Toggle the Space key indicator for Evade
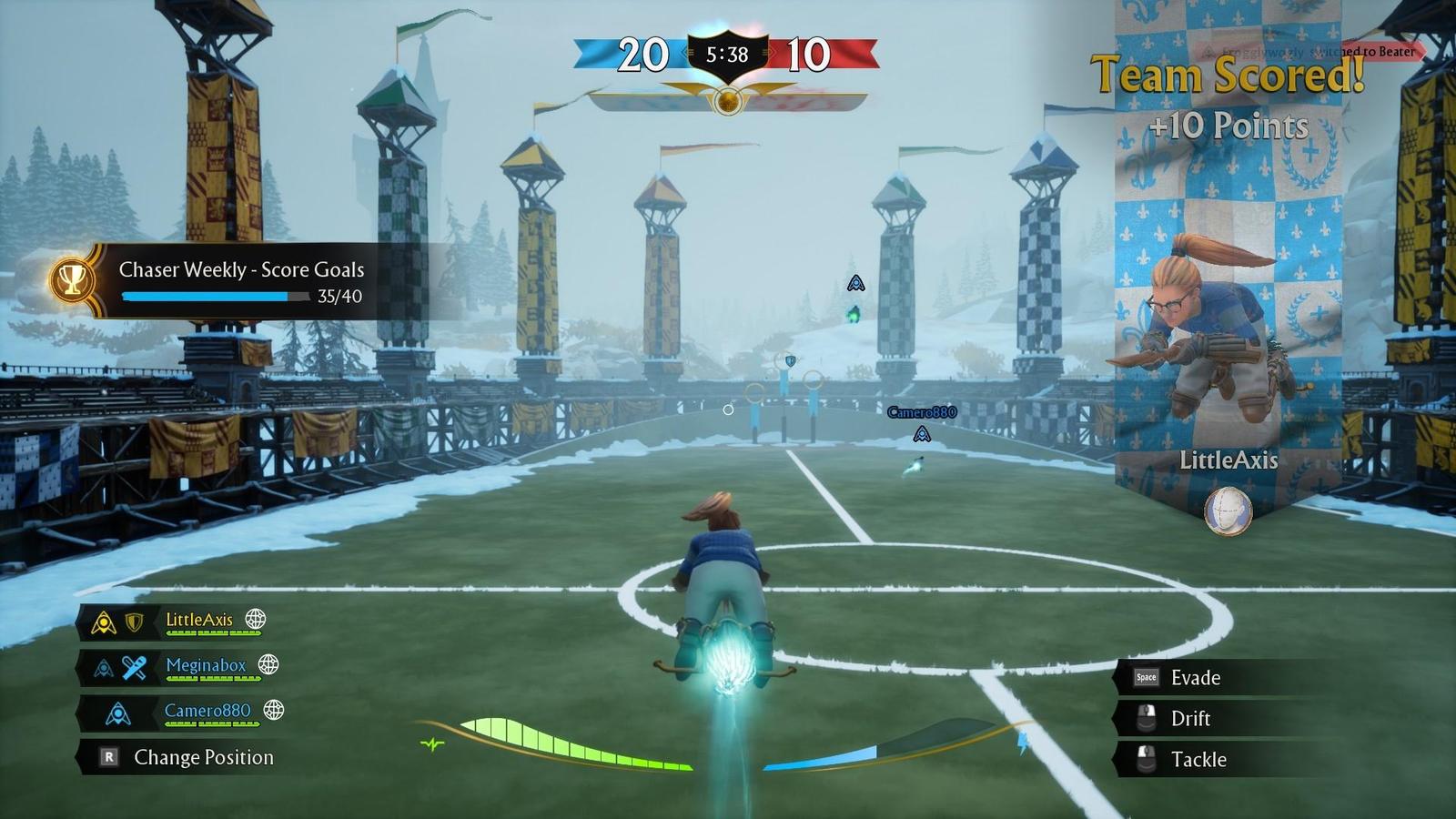Viewport: 1456px width, 819px height. coord(1147,677)
